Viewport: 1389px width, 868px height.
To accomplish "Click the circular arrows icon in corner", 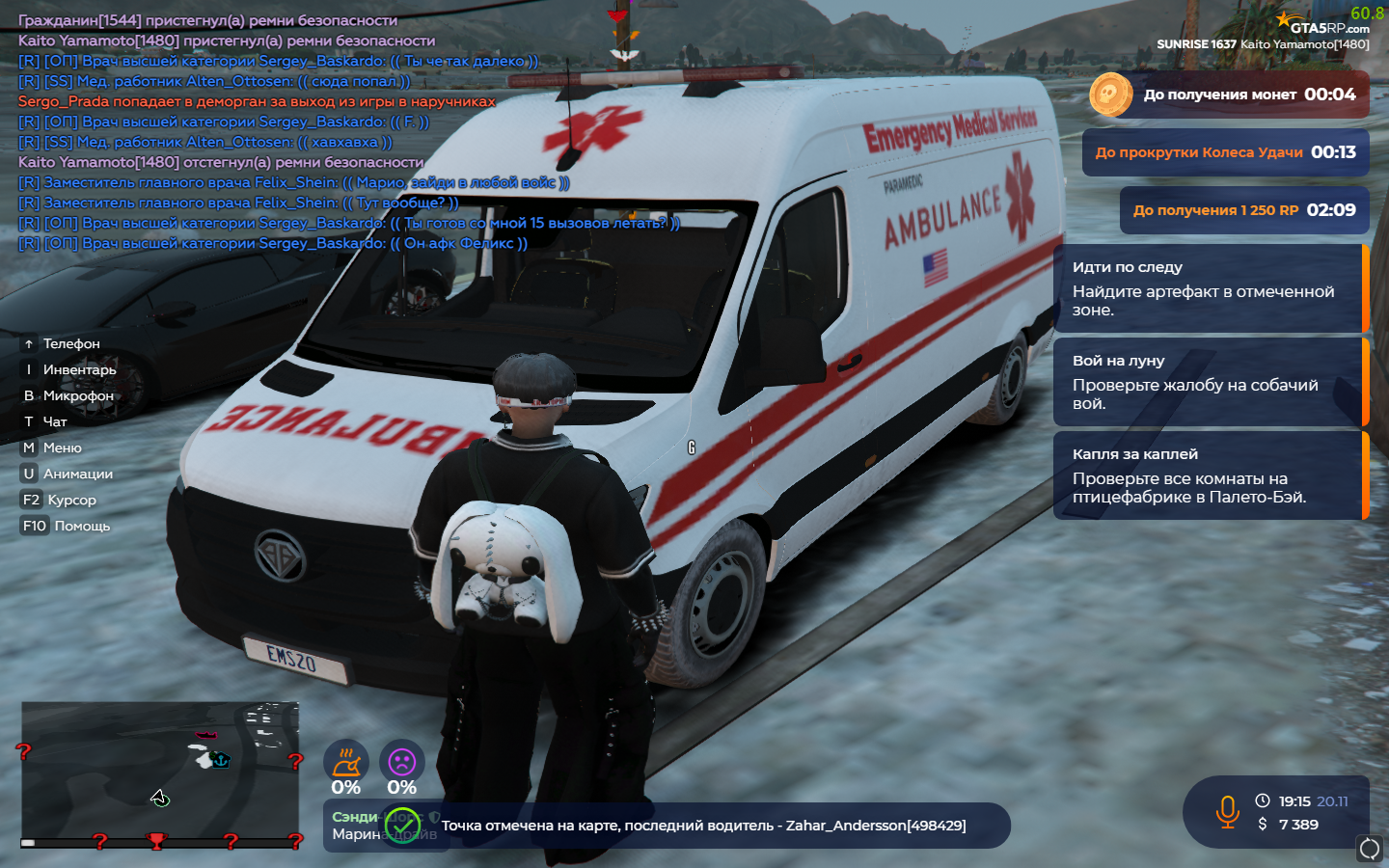I will point(1369,849).
